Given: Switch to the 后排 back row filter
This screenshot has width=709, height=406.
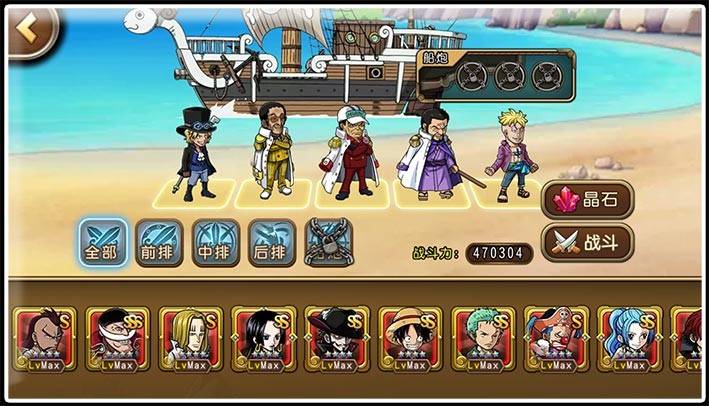Looking at the screenshot, I should (x=272, y=243).
